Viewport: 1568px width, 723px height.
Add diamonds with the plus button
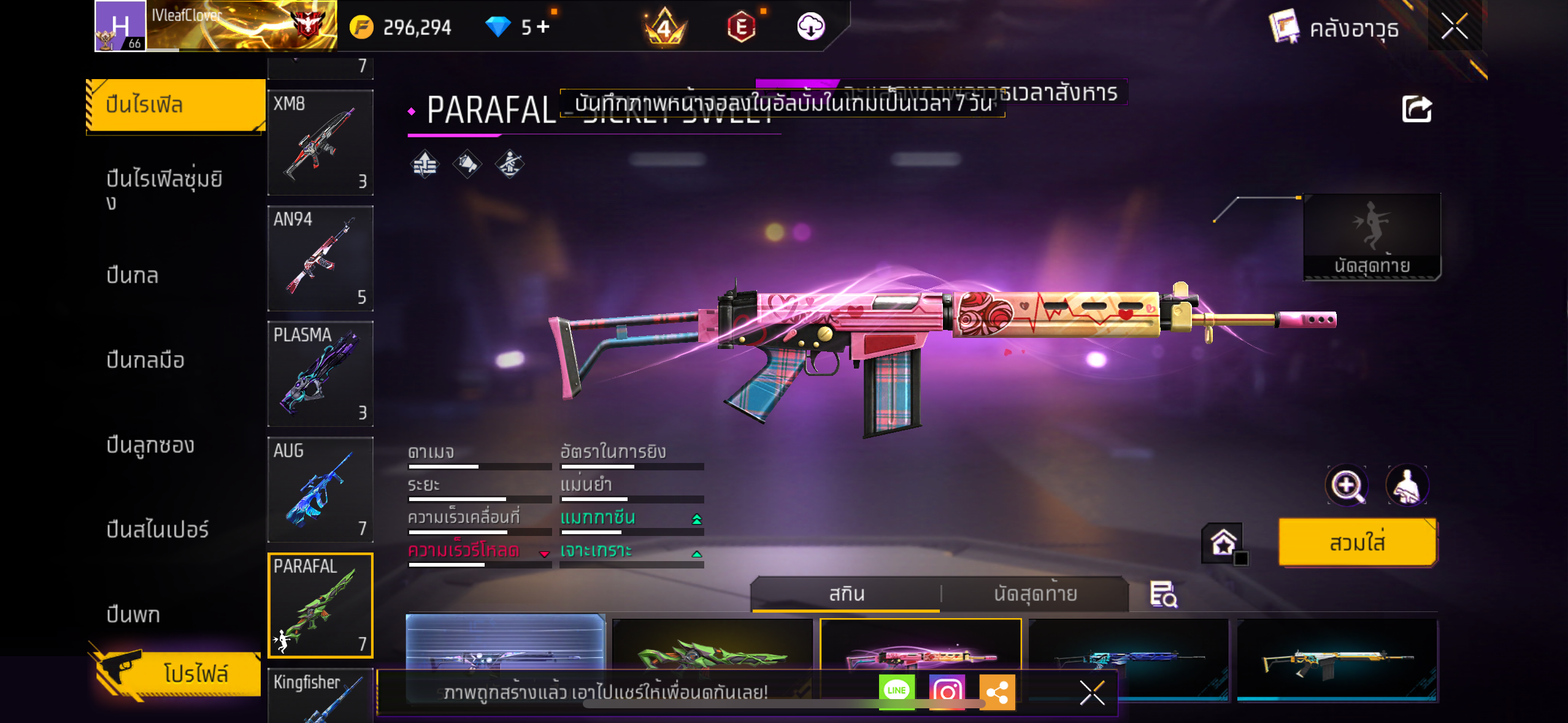[543, 26]
